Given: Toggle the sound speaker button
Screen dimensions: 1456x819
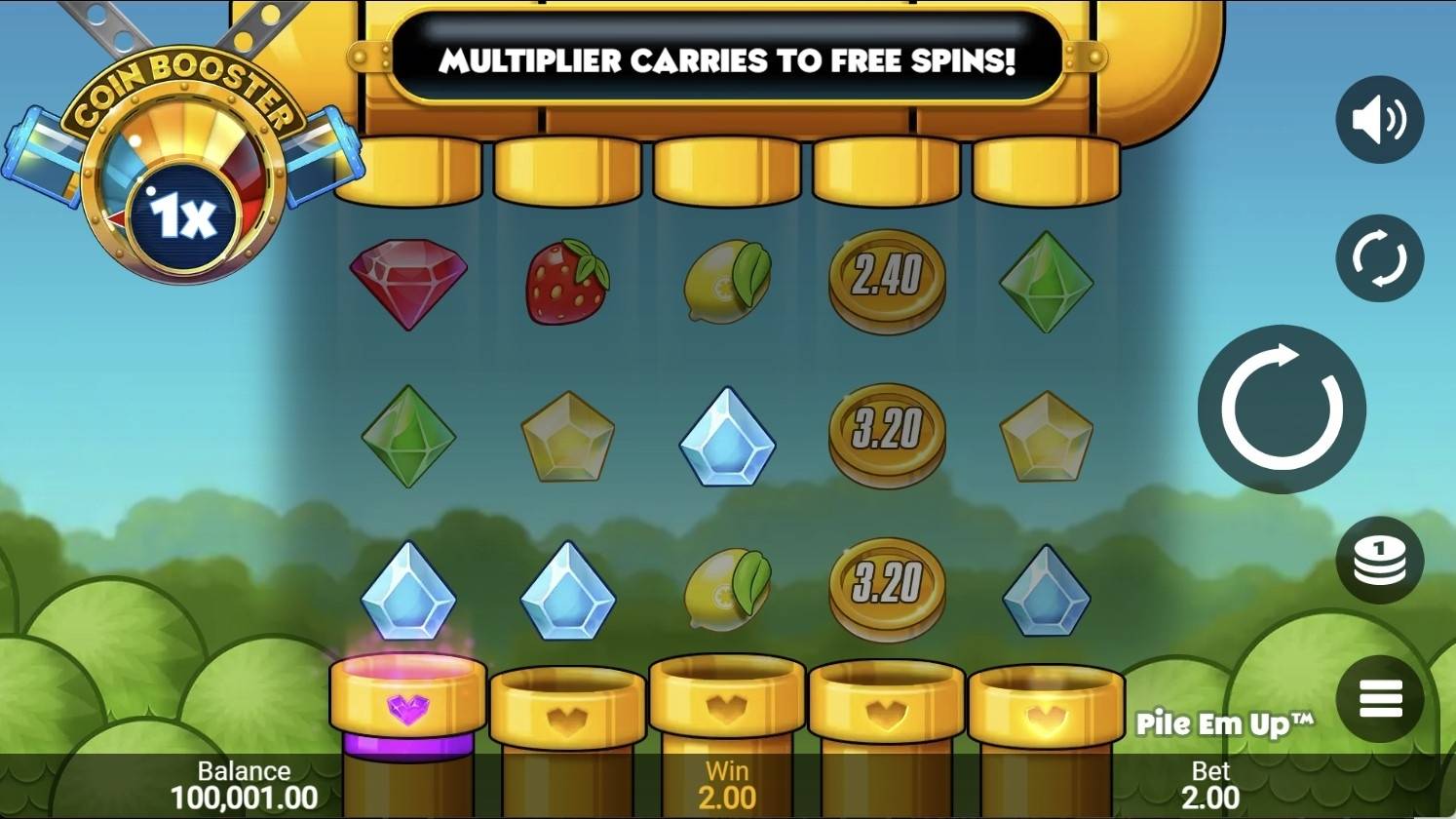Looking at the screenshot, I should [x=1379, y=120].
